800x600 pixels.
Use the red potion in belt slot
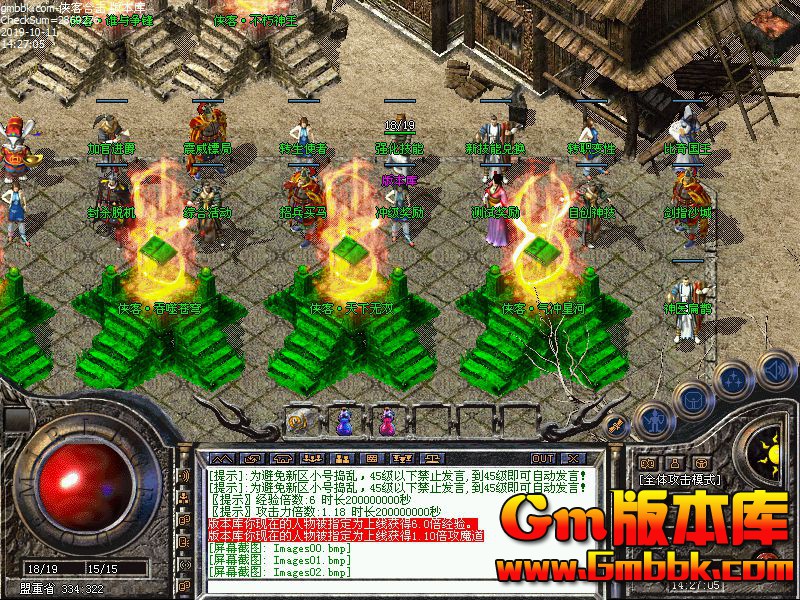384,421
